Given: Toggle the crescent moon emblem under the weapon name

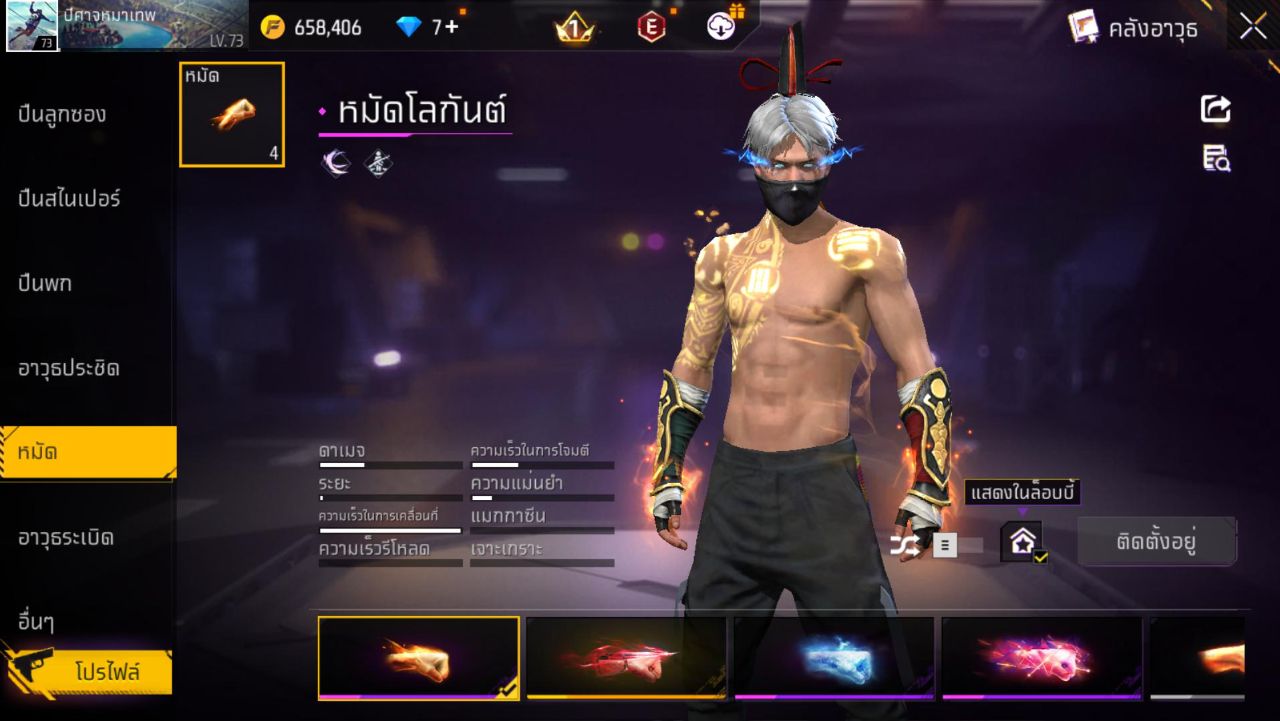Looking at the screenshot, I should tap(335, 161).
